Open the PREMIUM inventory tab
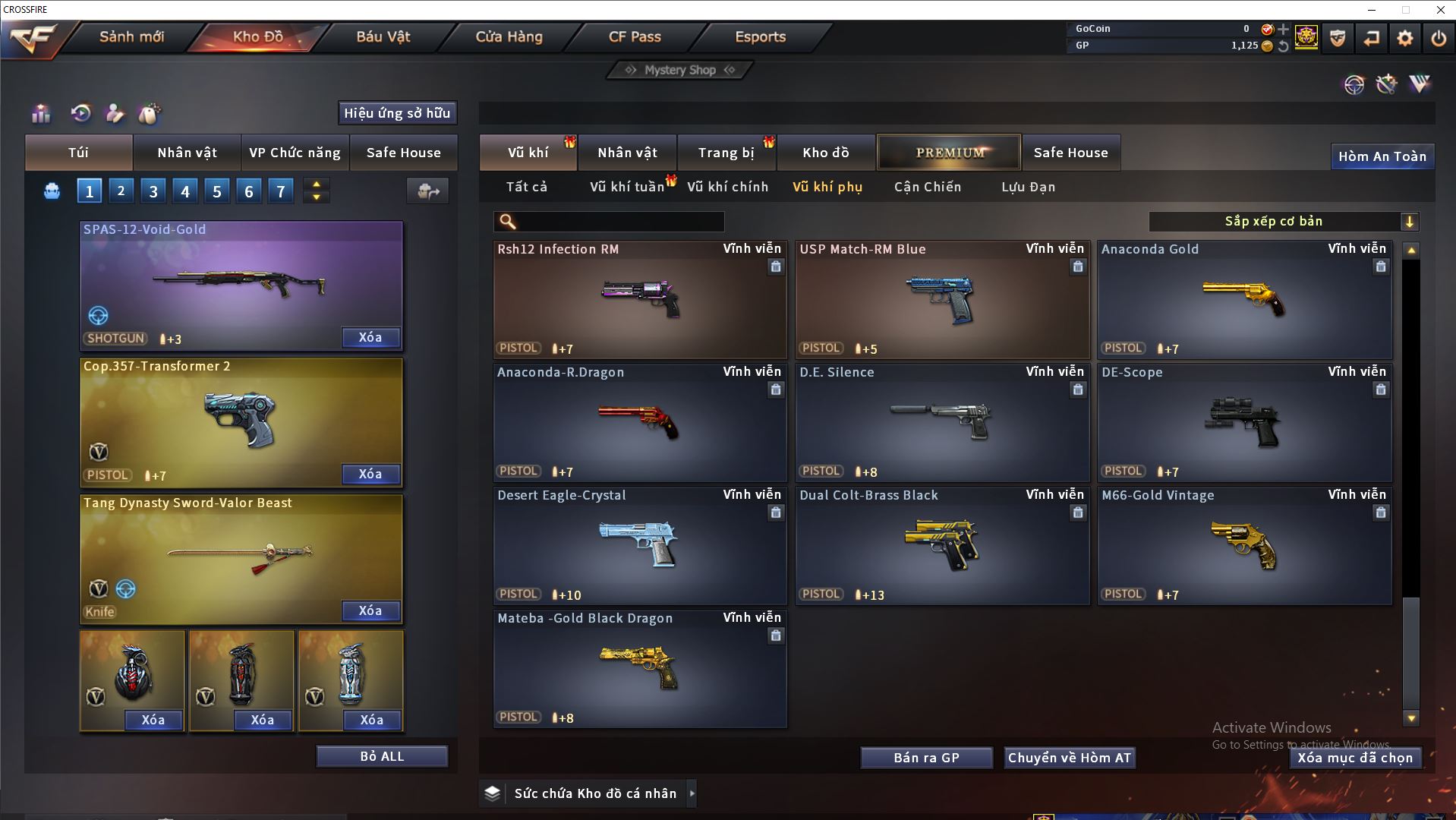1456x820 pixels. click(949, 153)
